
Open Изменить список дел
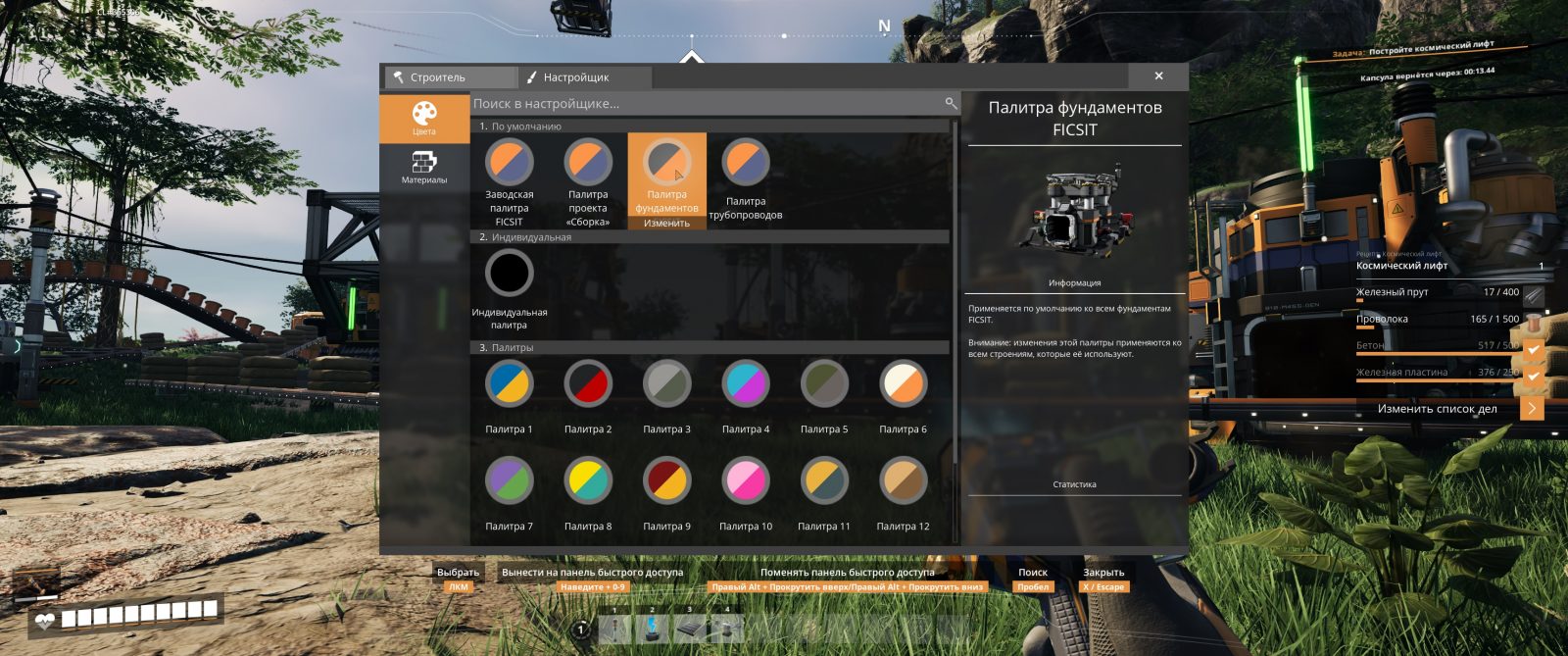(x=1449, y=409)
